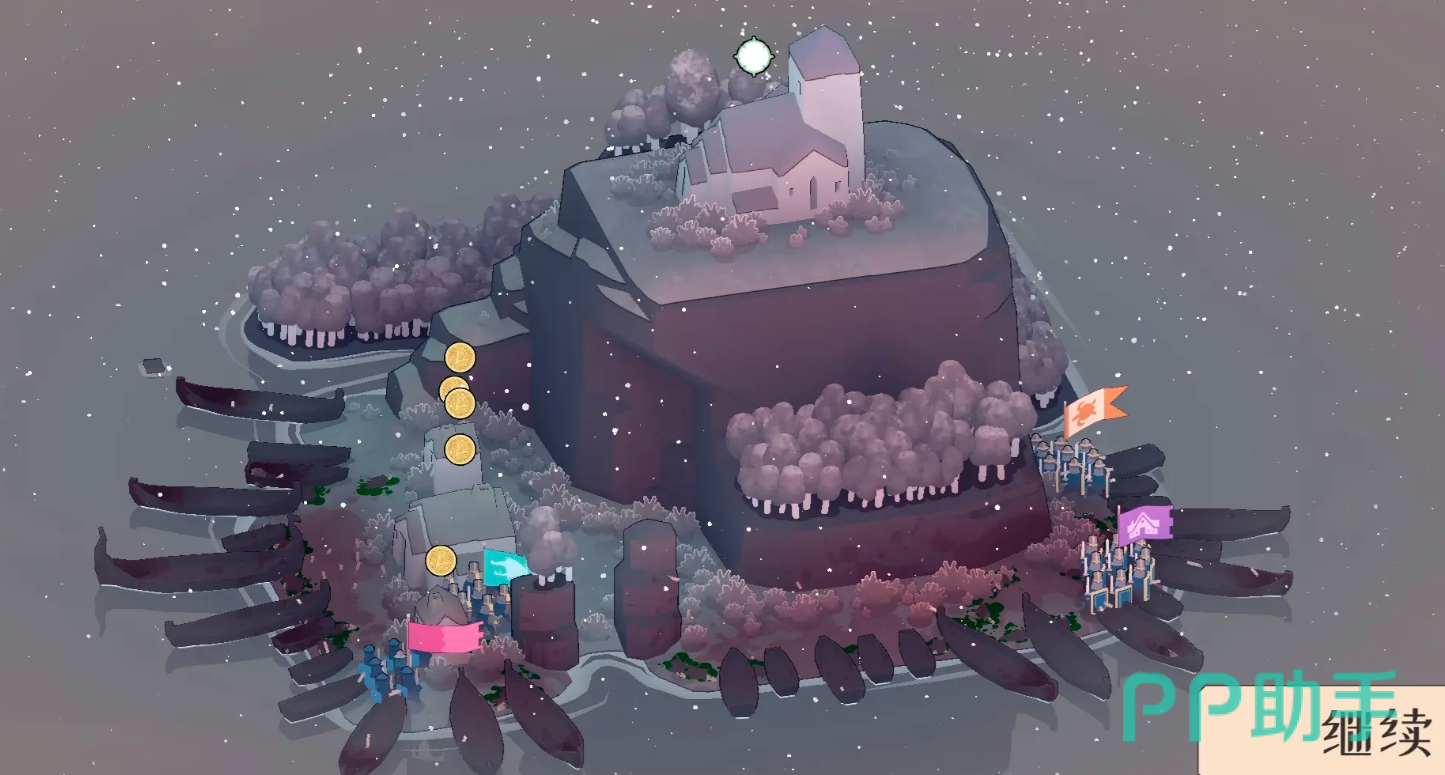The width and height of the screenshot is (1445, 775).
Task: Choose the cyan banner squad
Action: [505, 567]
